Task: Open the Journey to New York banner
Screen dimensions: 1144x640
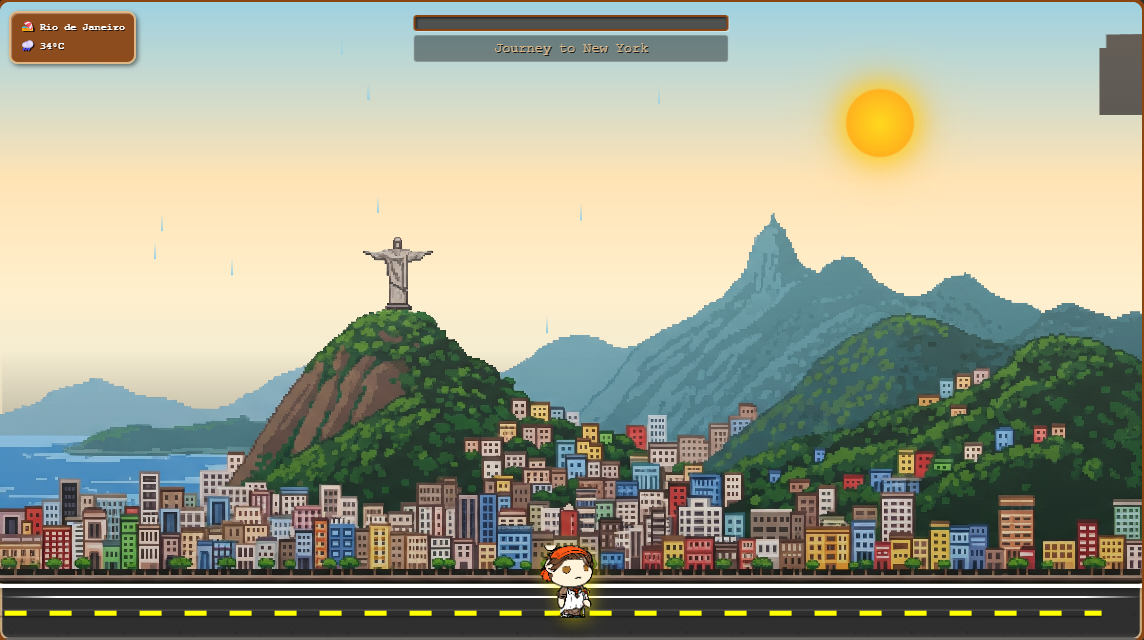Action: (570, 48)
